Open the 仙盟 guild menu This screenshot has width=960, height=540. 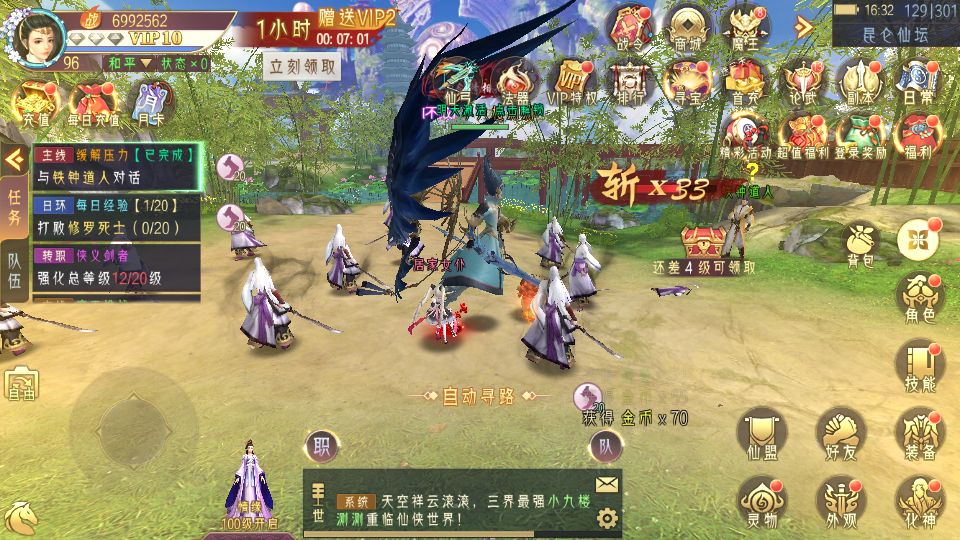tap(761, 434)
